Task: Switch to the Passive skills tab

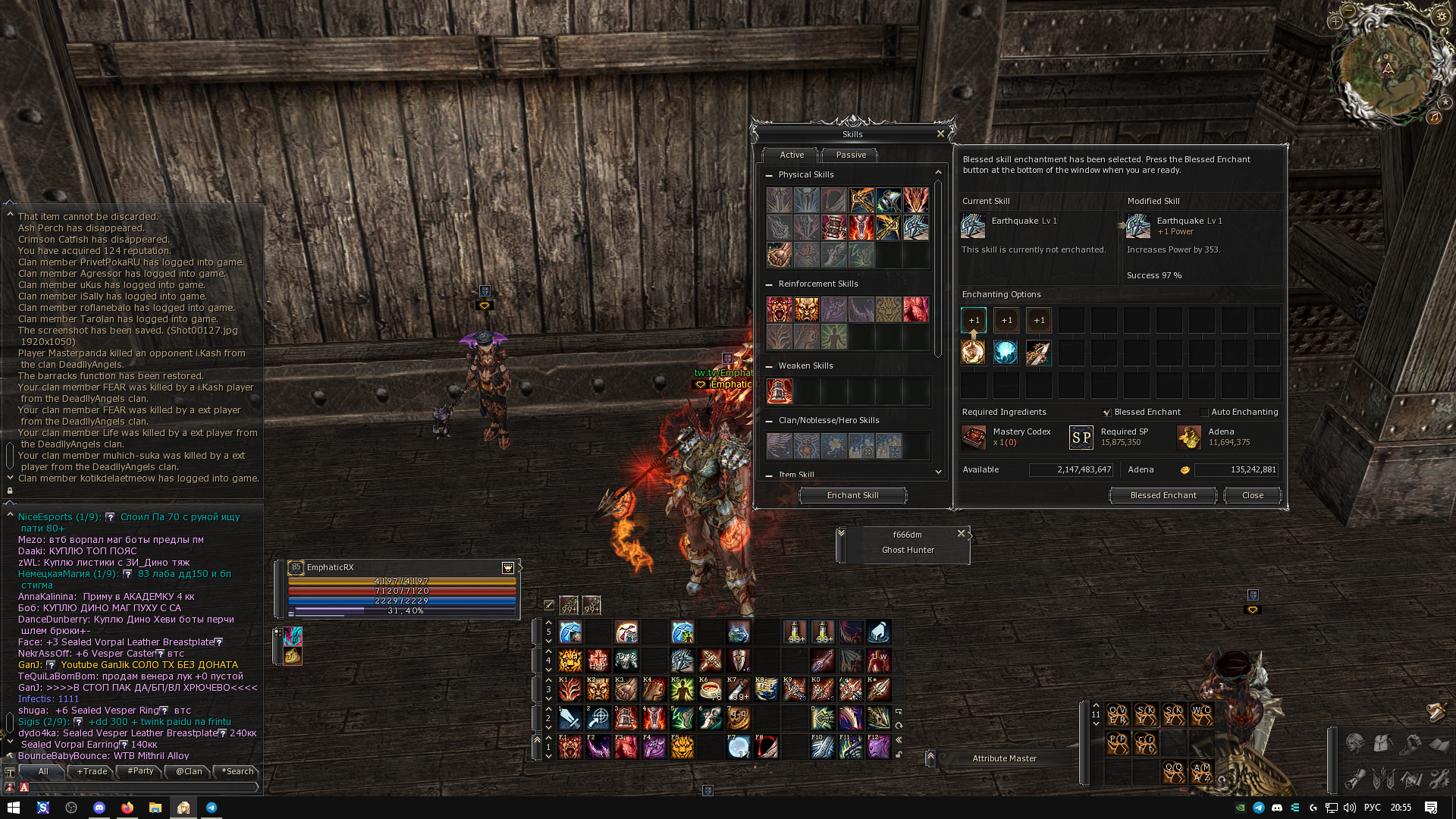Action: click(x=850, y=155)
